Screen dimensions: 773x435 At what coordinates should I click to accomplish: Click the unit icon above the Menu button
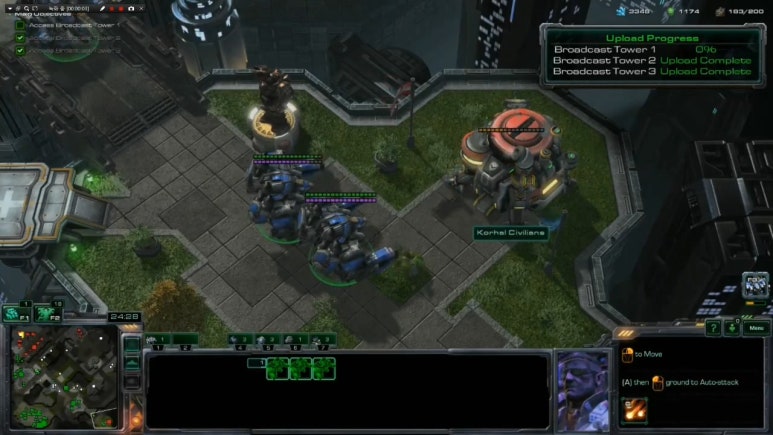pos(755,286)
